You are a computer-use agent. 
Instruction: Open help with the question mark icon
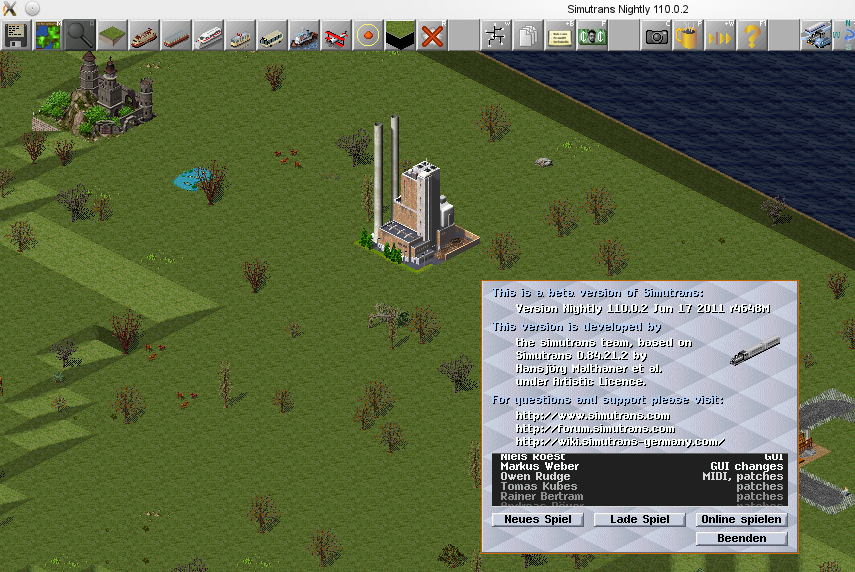[x=751, y=36]
